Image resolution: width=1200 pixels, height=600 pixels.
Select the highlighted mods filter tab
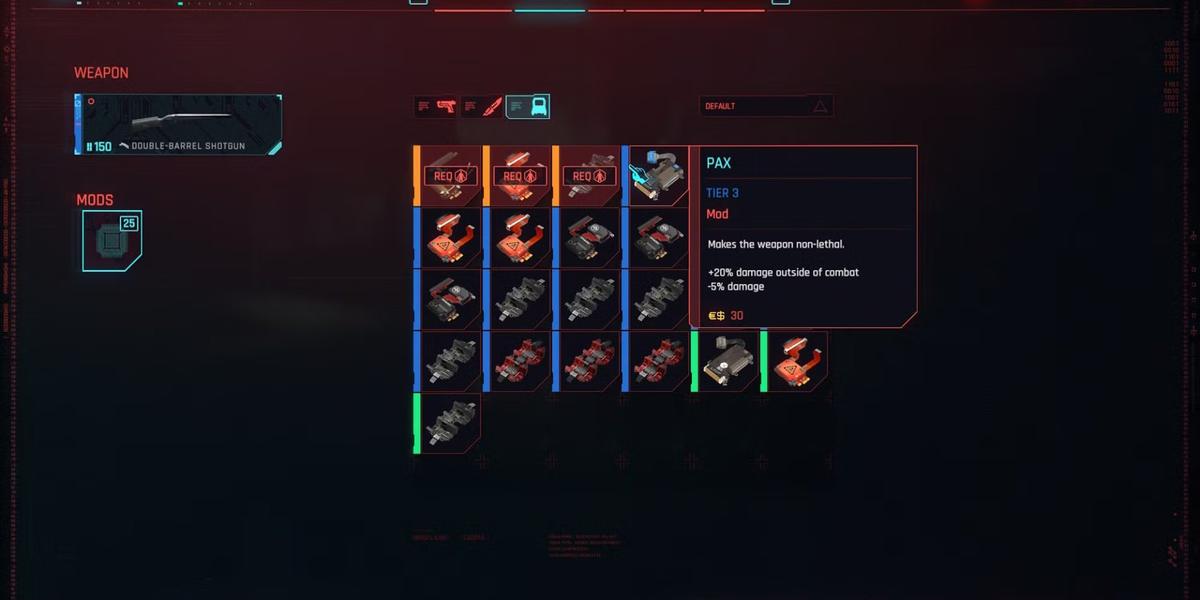tap(527, 107)
